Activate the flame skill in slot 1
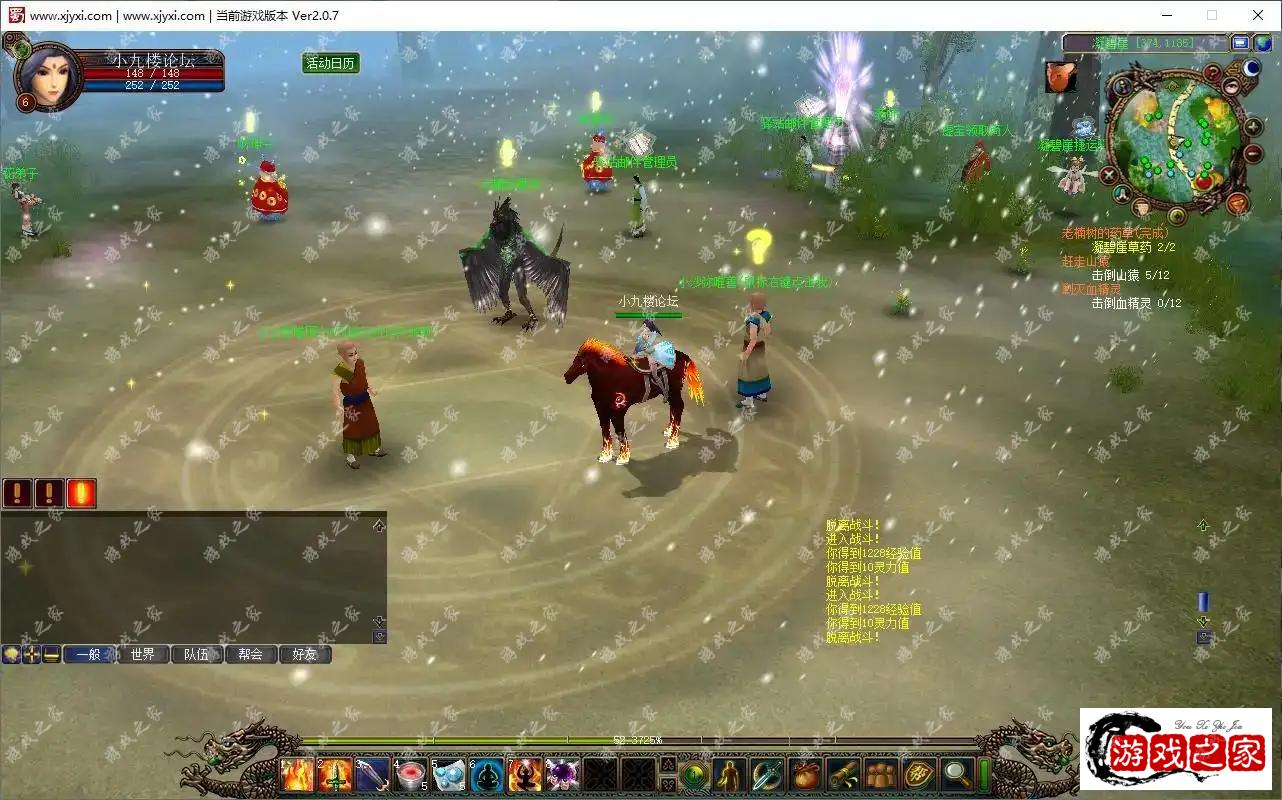Screen dimensions: 1282x800 [x=297, y=775]
